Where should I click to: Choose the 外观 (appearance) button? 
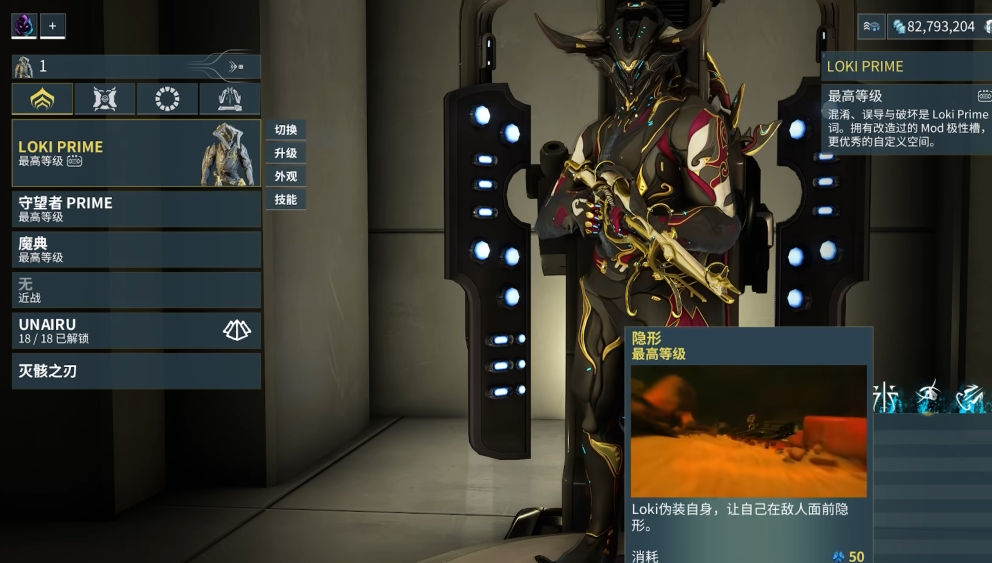(286, 176)
